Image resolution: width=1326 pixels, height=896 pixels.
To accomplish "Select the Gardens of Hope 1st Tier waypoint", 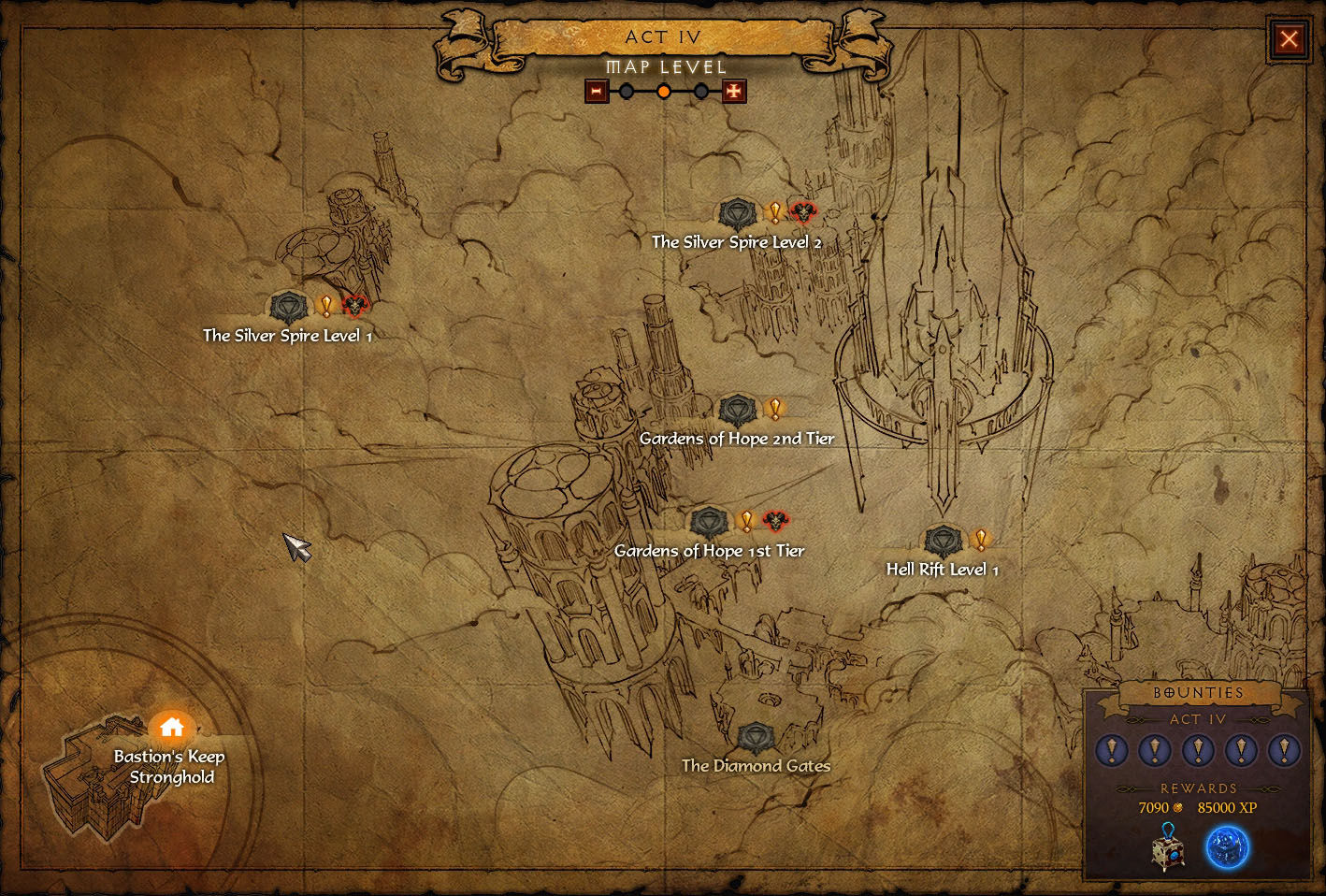I will click(x=709, y=522).
